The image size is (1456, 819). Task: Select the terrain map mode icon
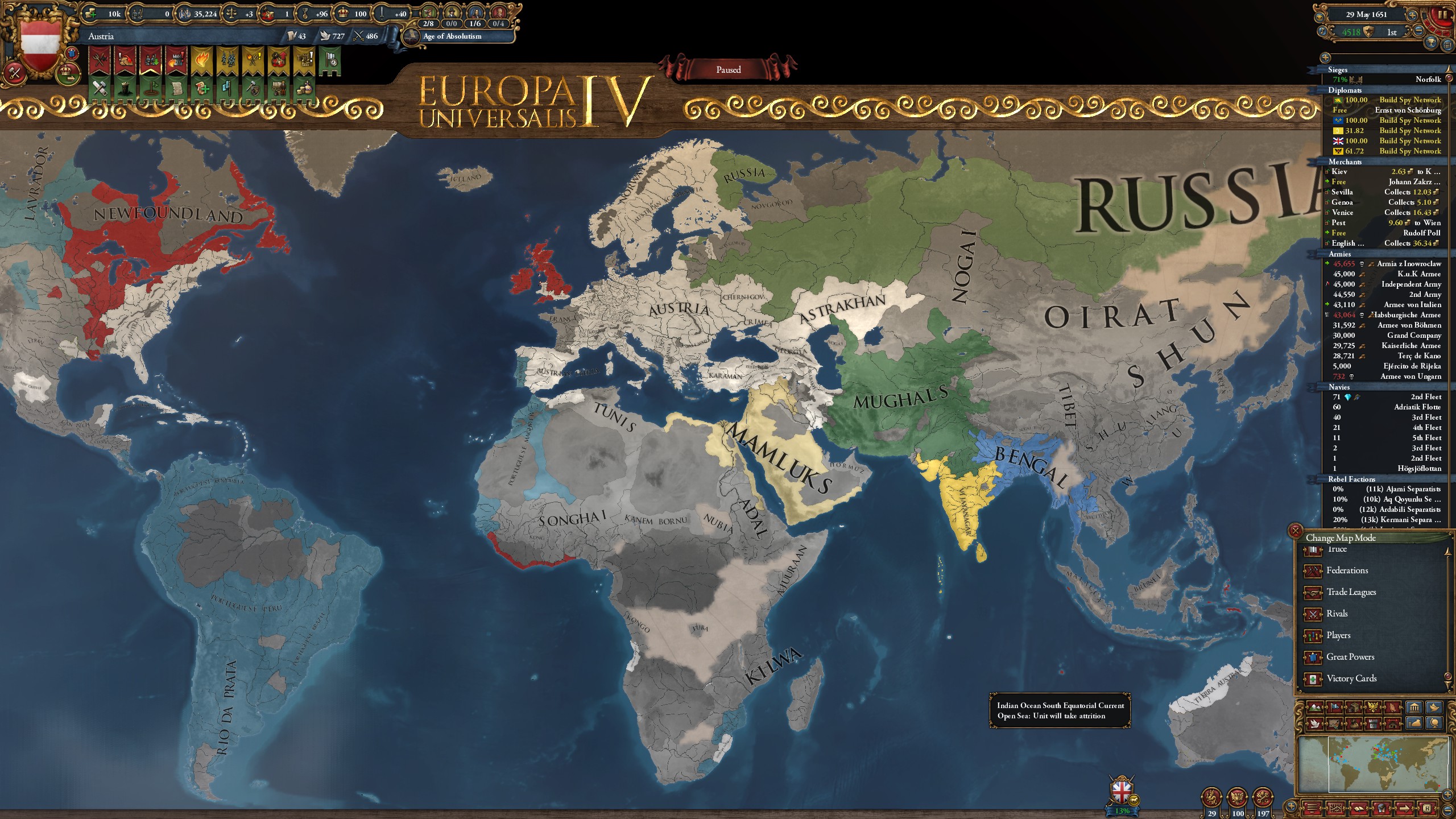[x=1316, y=708]
